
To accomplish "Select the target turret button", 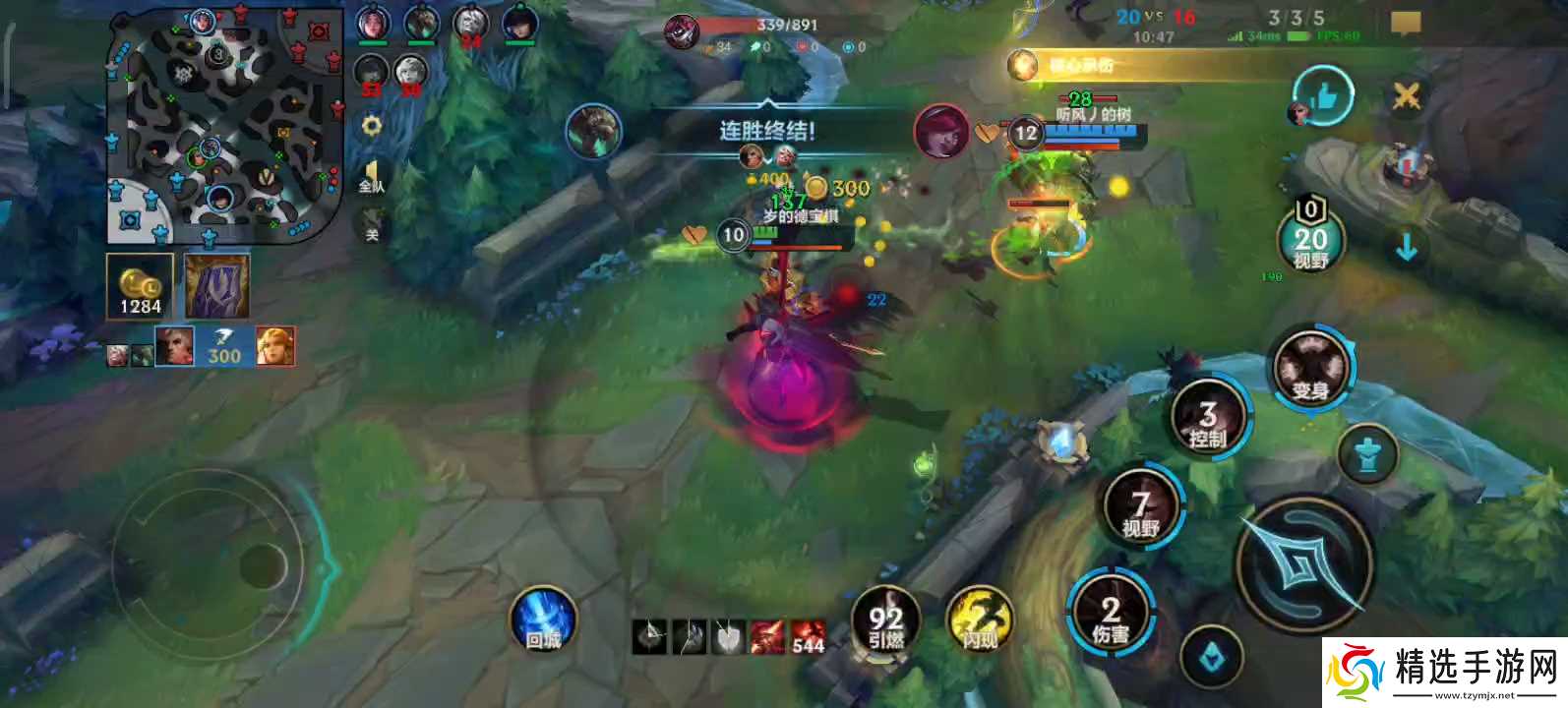I will pos(1367,454).
